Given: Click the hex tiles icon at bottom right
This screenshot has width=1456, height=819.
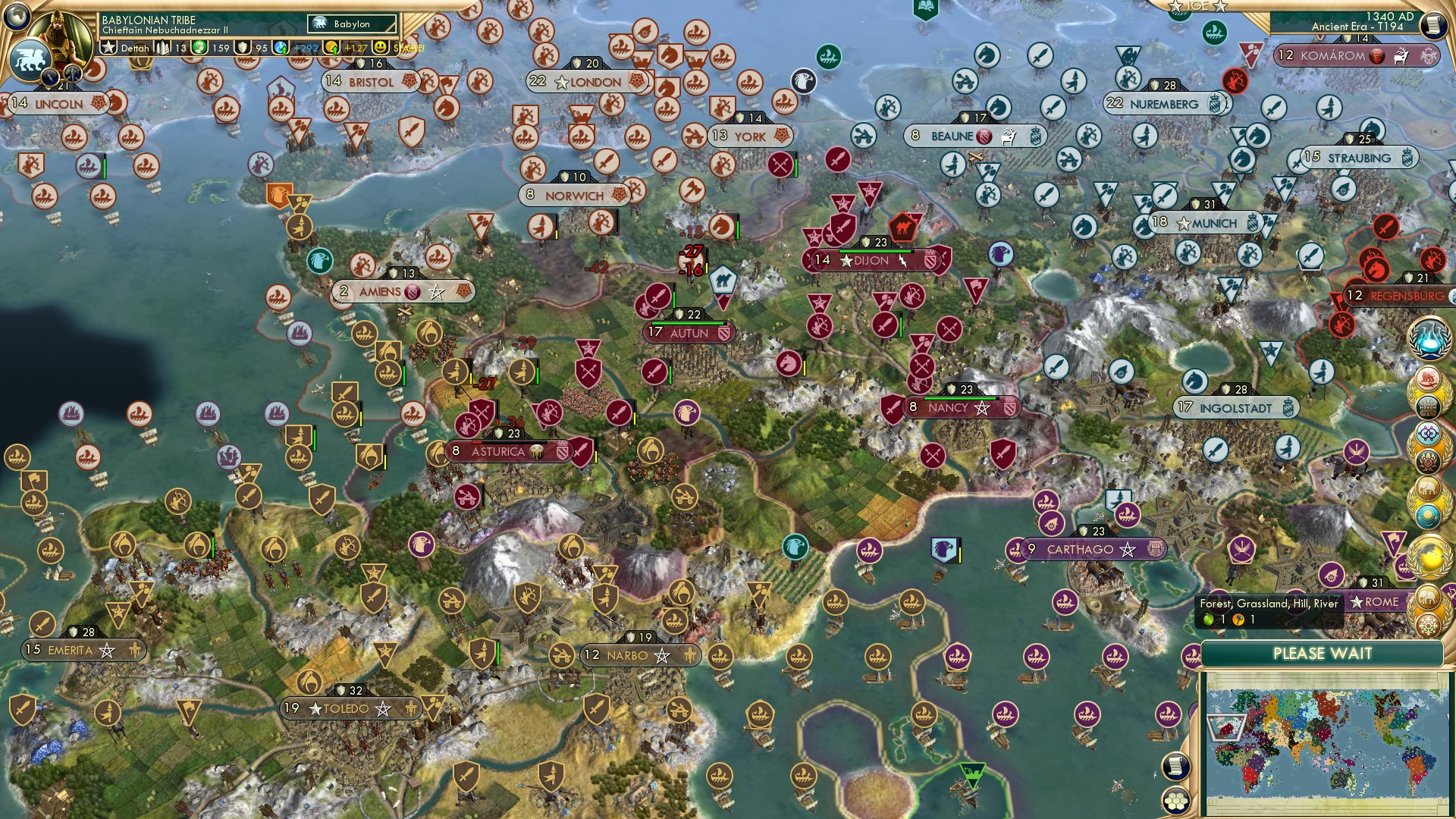Looking at the screenshot, I should pos(1175,801).
